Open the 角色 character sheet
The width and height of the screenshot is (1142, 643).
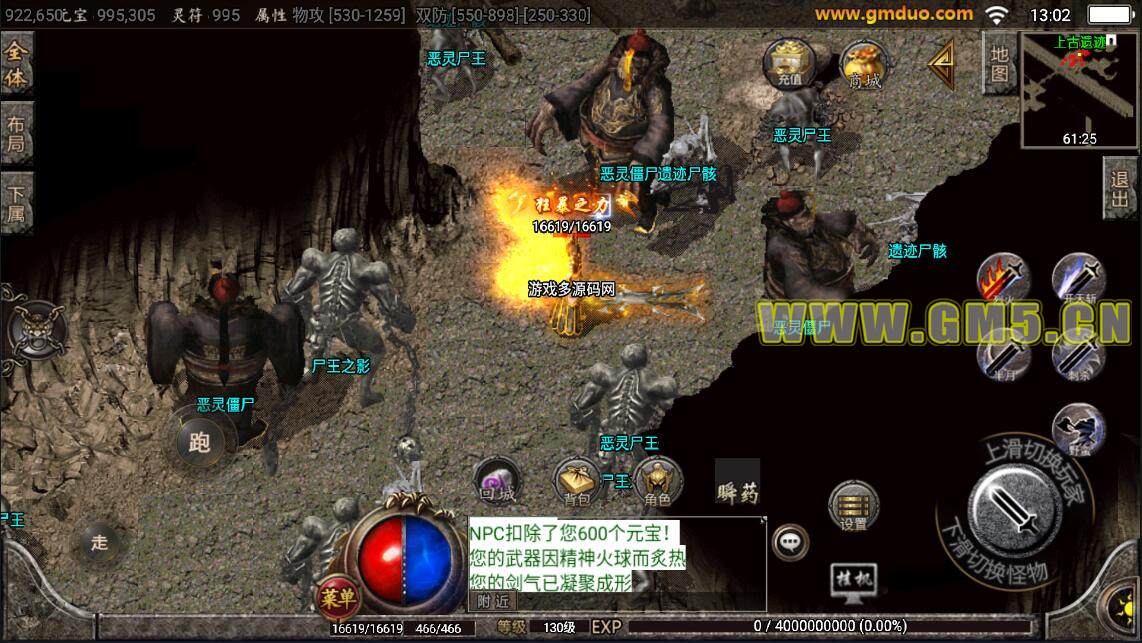pyautogui.click(x=657, y=482)
